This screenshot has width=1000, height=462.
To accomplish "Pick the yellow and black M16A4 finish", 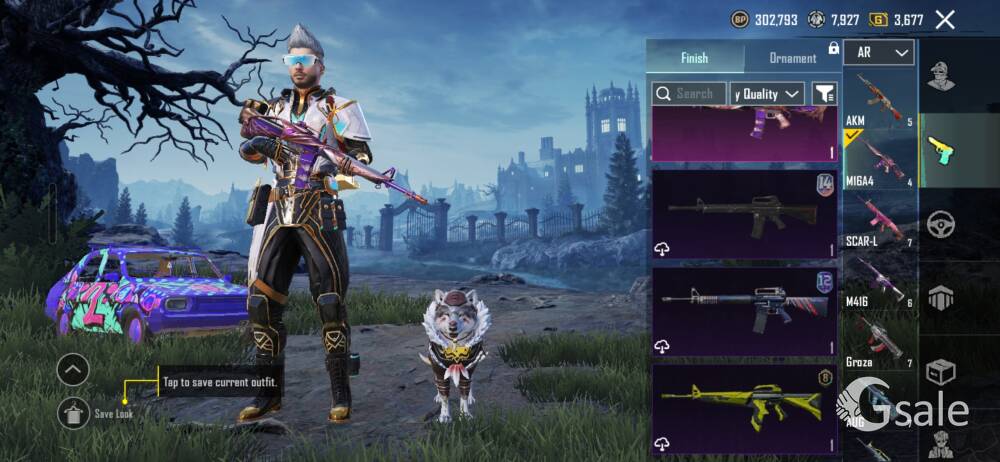I will coord(744,407).
